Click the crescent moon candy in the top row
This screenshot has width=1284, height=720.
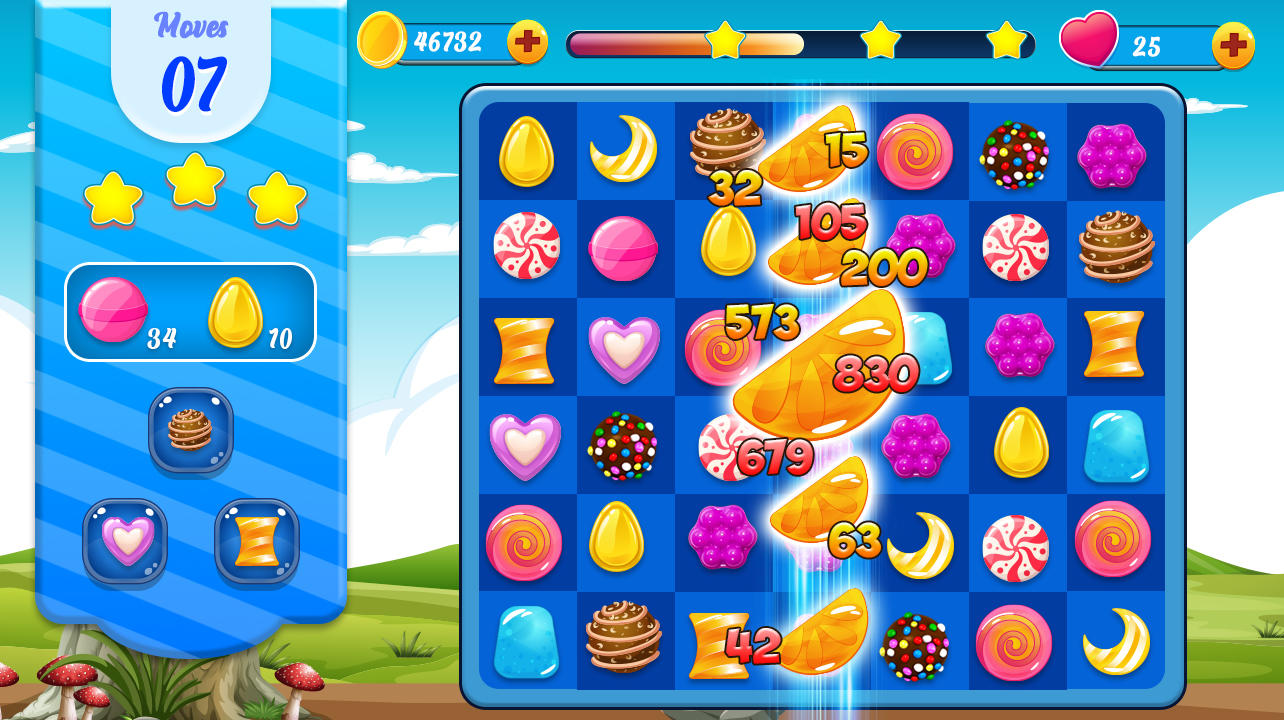(624, 150)
